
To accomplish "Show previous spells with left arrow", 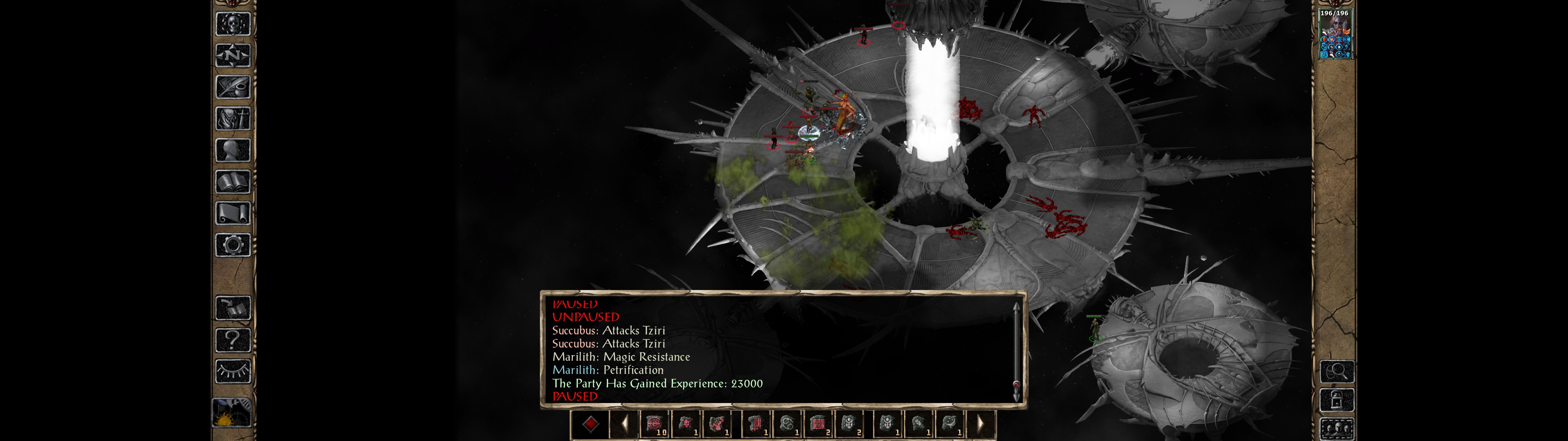I will tap(624, 424).
